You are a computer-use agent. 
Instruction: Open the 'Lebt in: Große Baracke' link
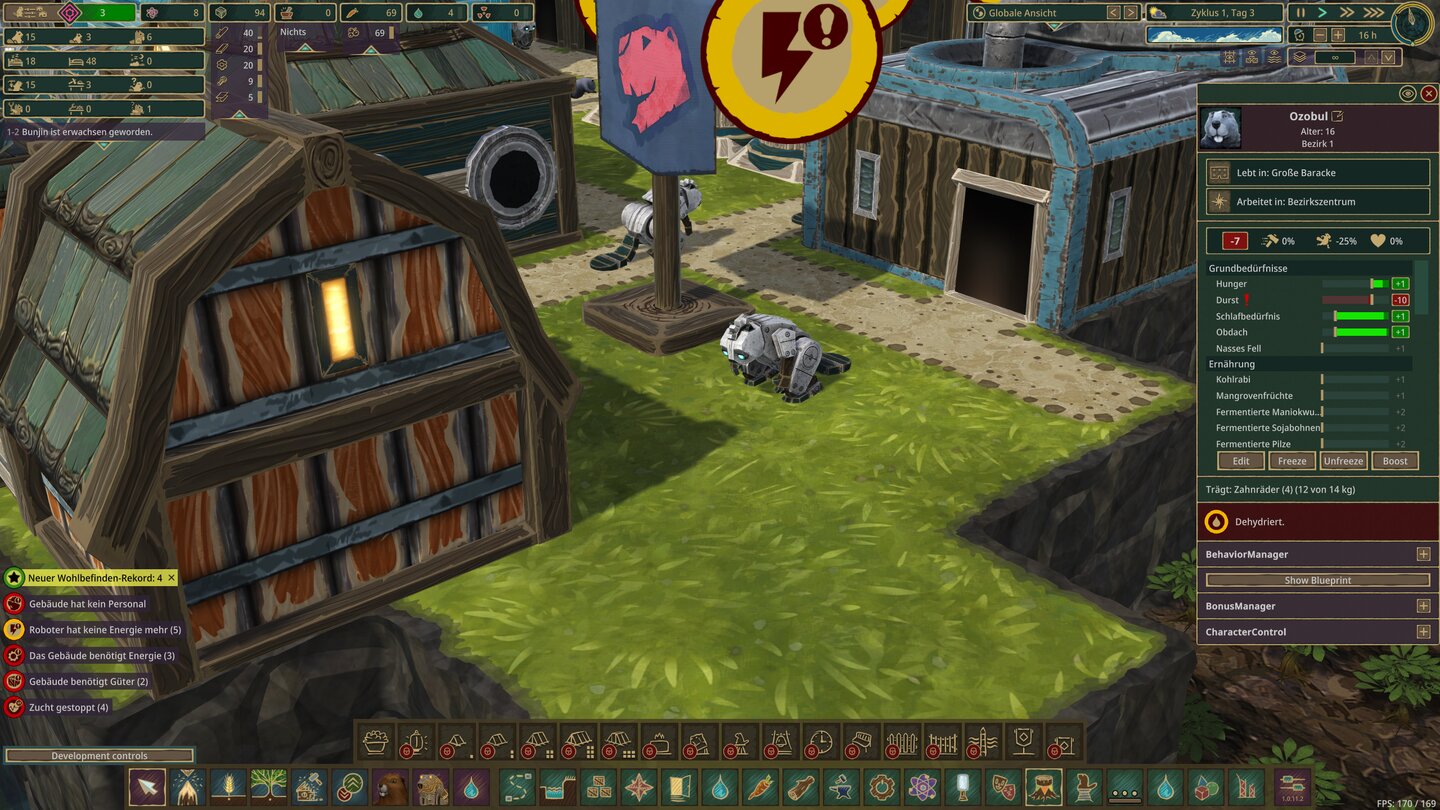1317,173
